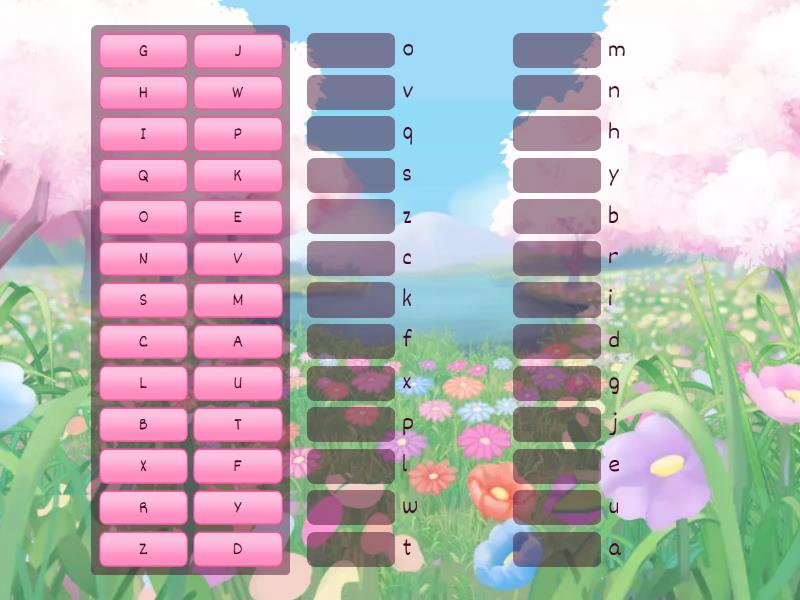Select the uppercase R tile
Image resolution: width=800 pixels, height=600 pixels.
(x=143, y=508)
